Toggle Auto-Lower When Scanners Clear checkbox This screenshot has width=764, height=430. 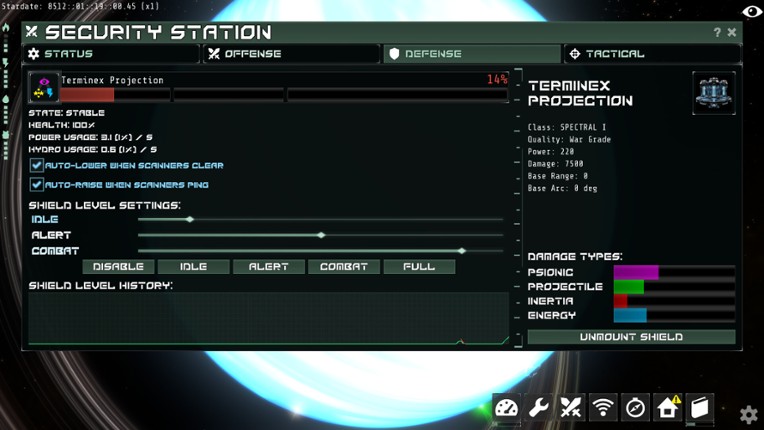[37, 165]
